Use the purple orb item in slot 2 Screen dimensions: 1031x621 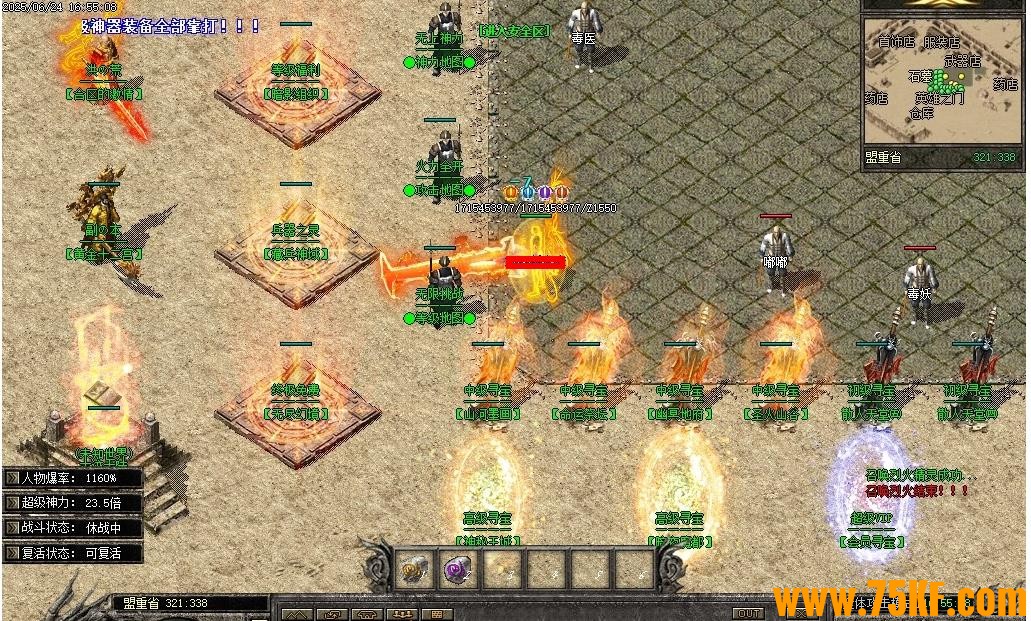[x=457, y=570]
